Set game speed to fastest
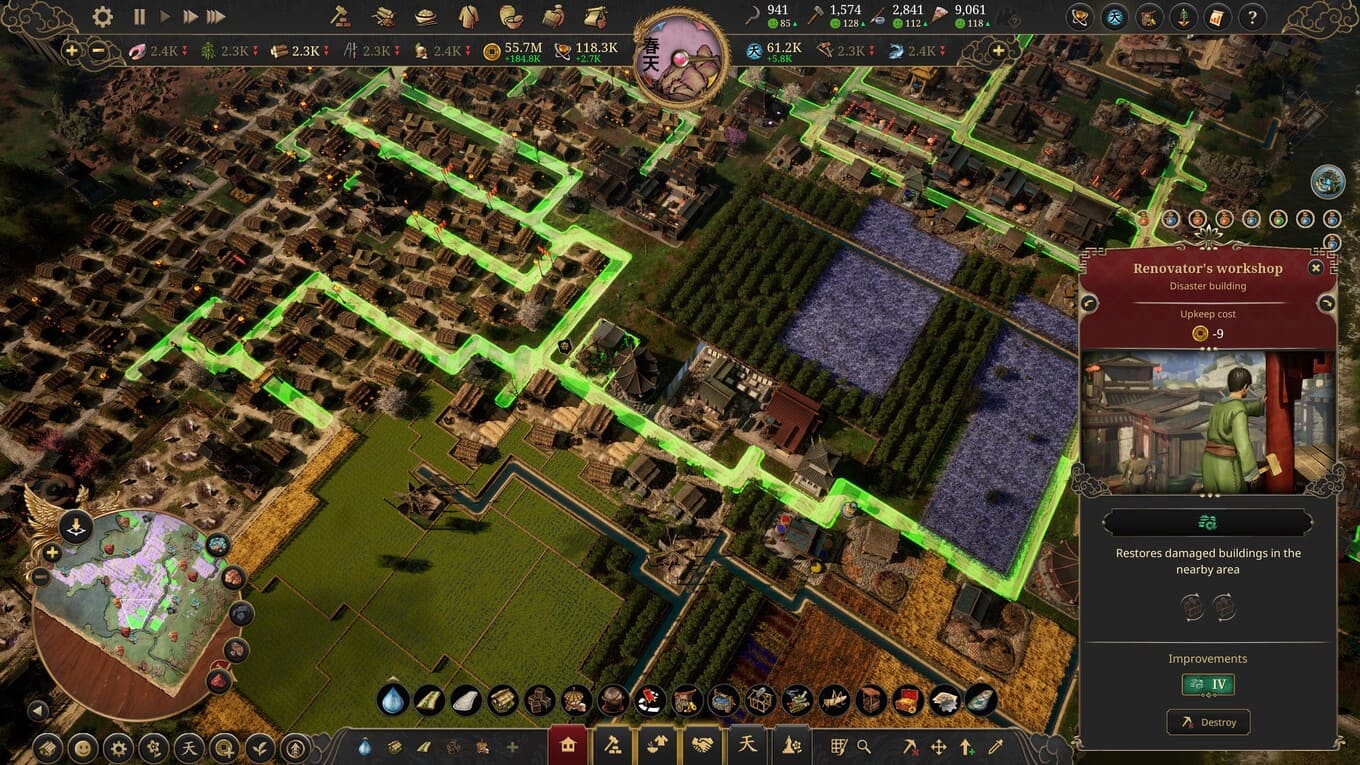 point(216,17)
